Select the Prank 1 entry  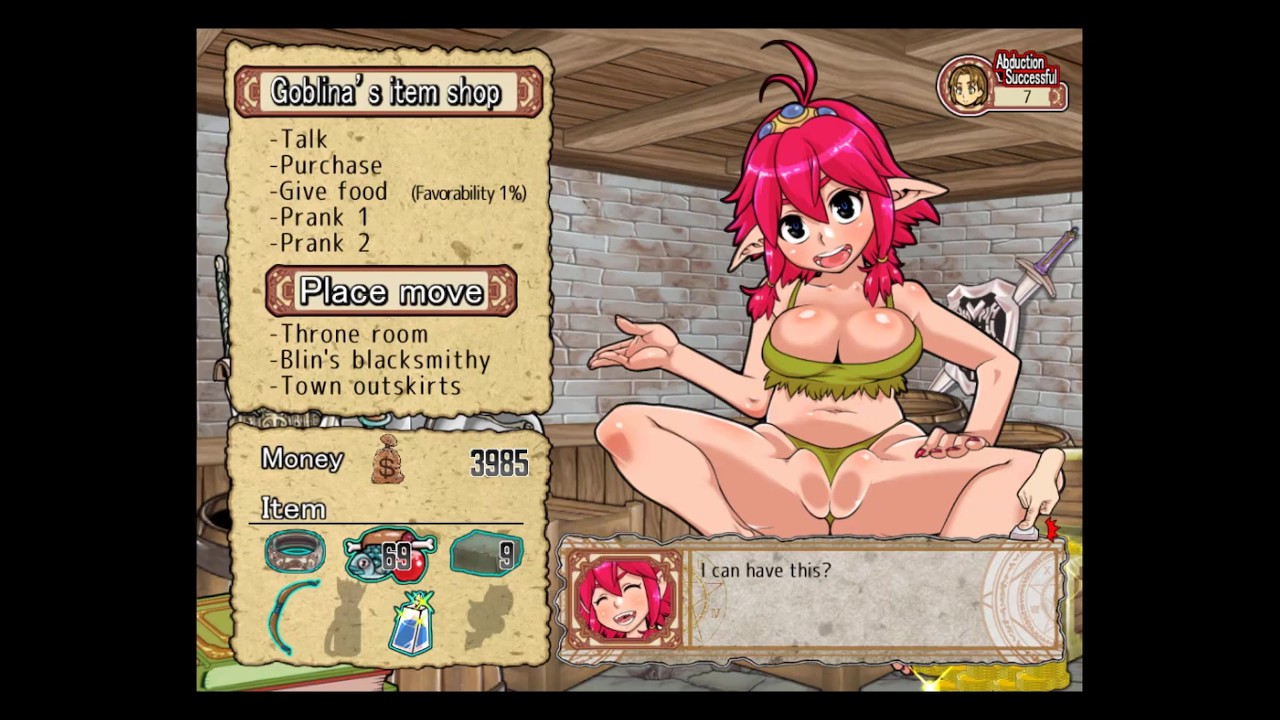tap(324, 217)
